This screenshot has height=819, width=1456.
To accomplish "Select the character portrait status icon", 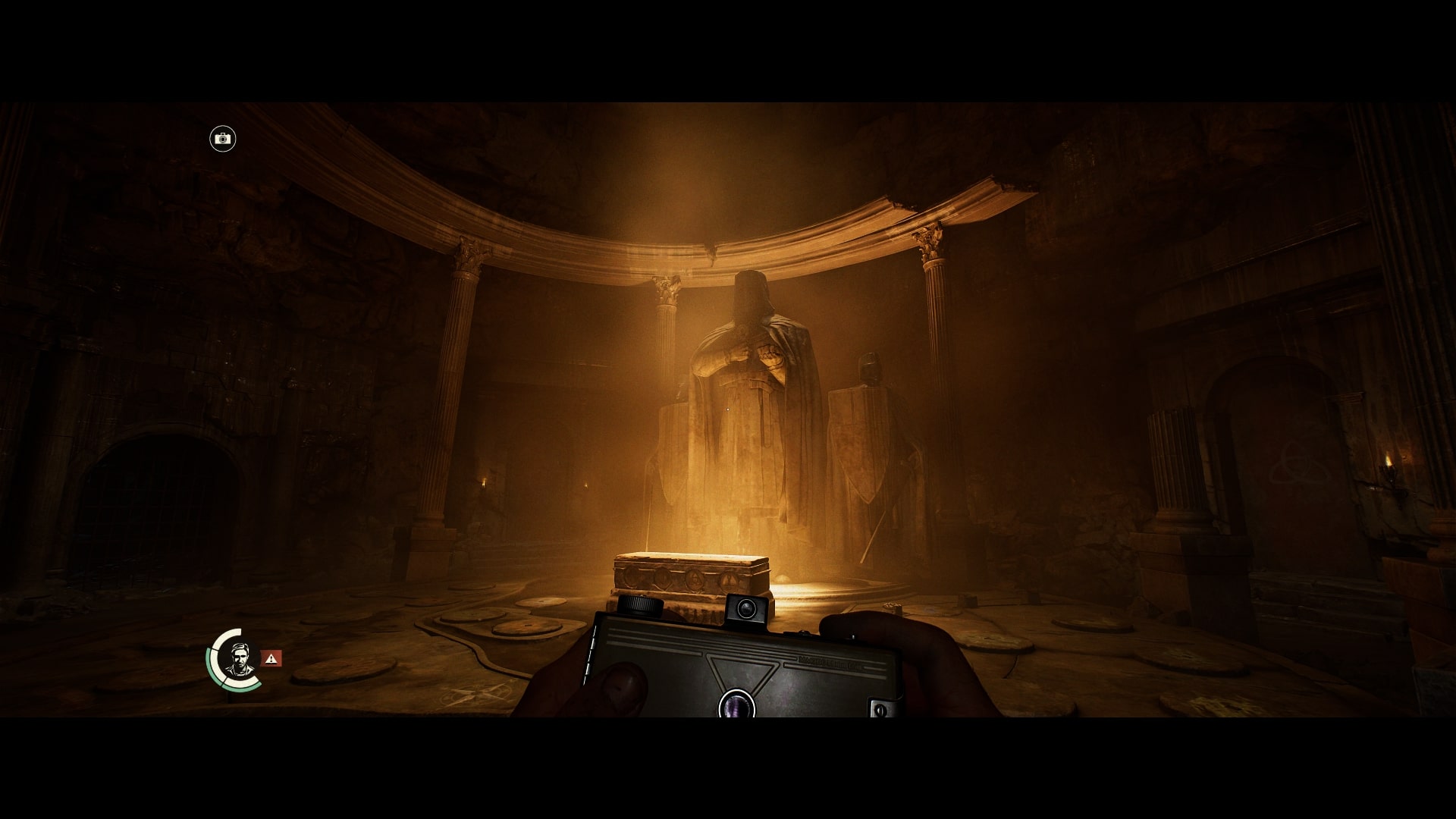I will tap(240, 660).
